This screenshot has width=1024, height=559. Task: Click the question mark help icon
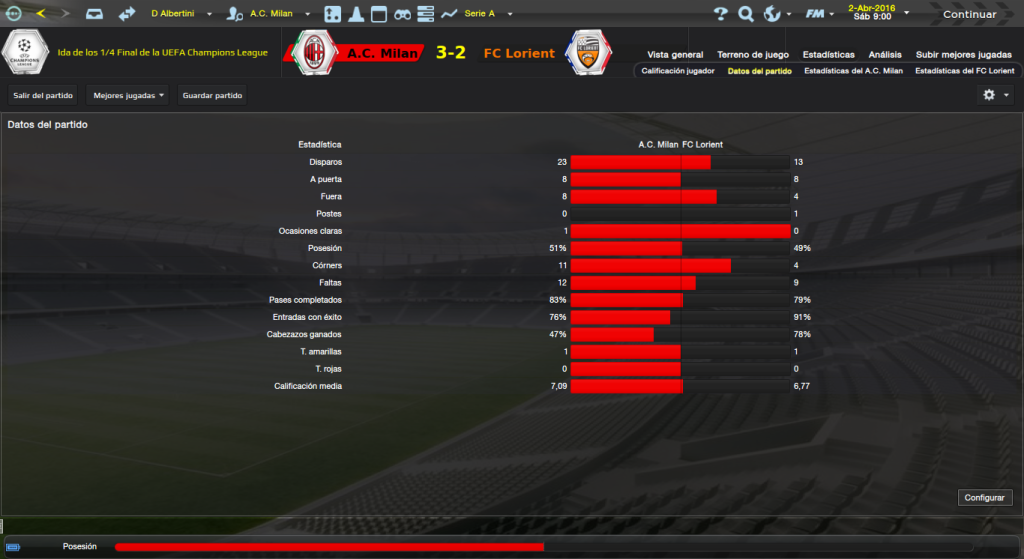(721, 14)
